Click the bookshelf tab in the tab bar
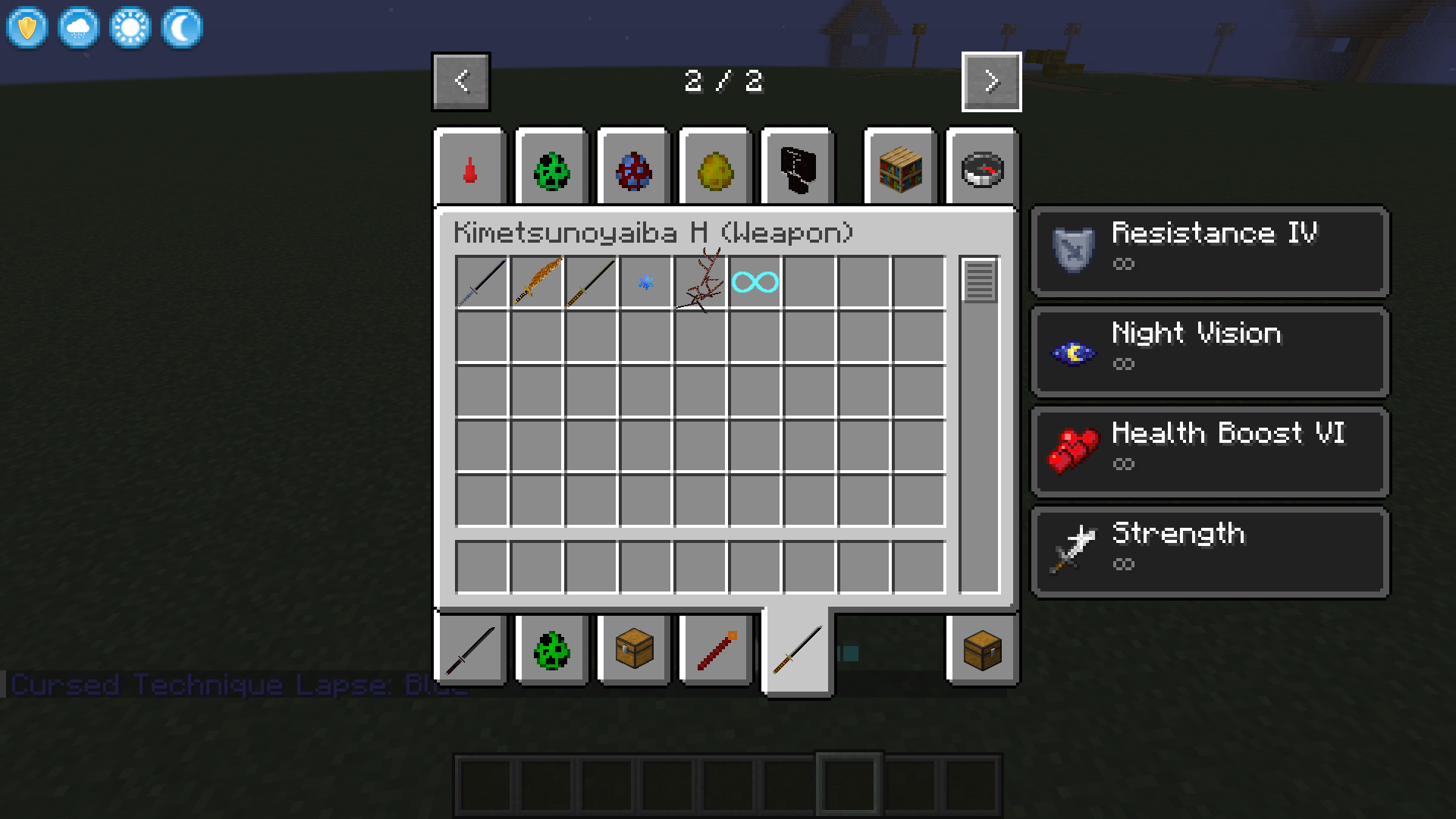This screenshot has width=1456, height=819. click(899, 168)
